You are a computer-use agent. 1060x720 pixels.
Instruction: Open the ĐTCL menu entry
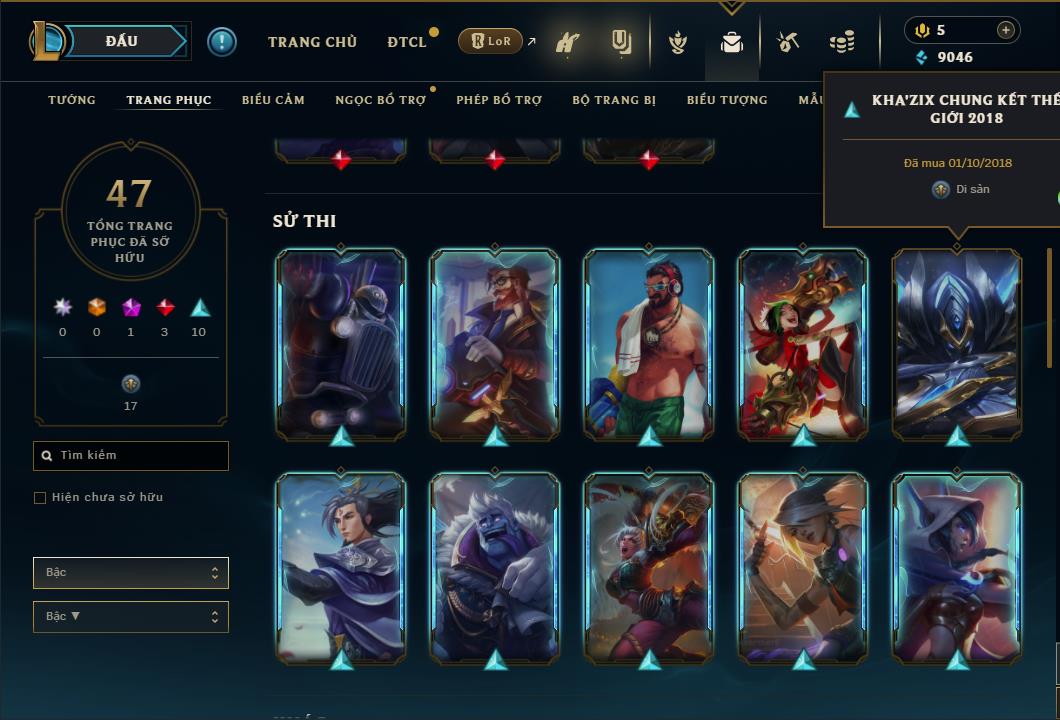[x=407, y=42]
